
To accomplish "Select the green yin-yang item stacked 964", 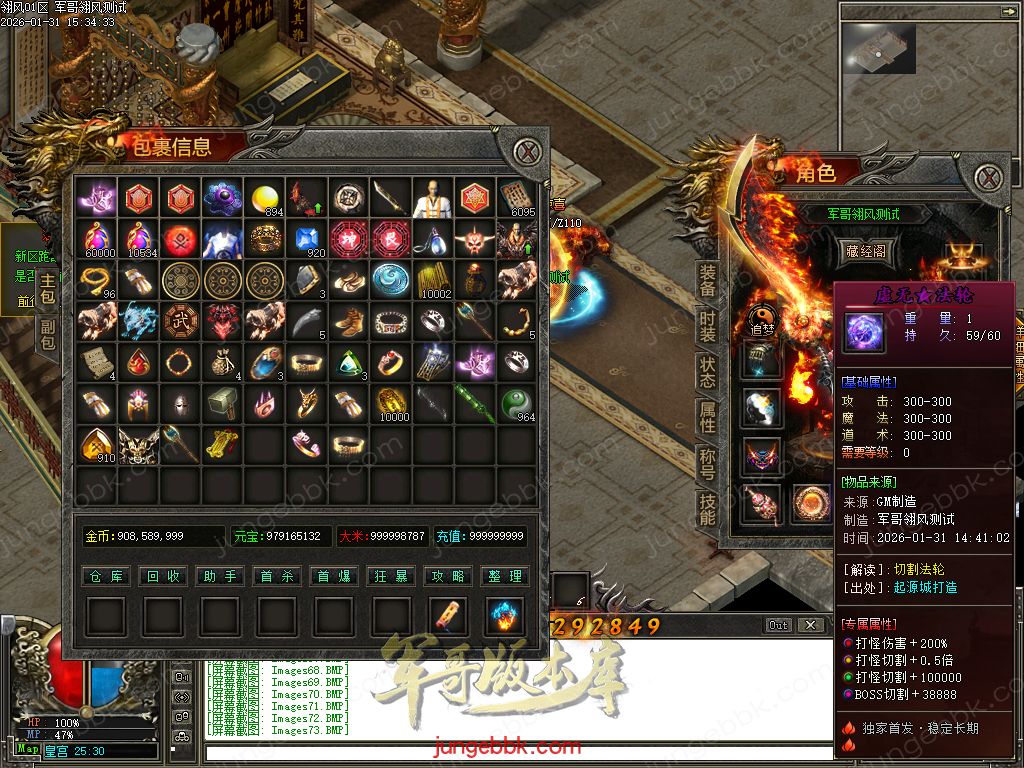I will click(517, 403).
